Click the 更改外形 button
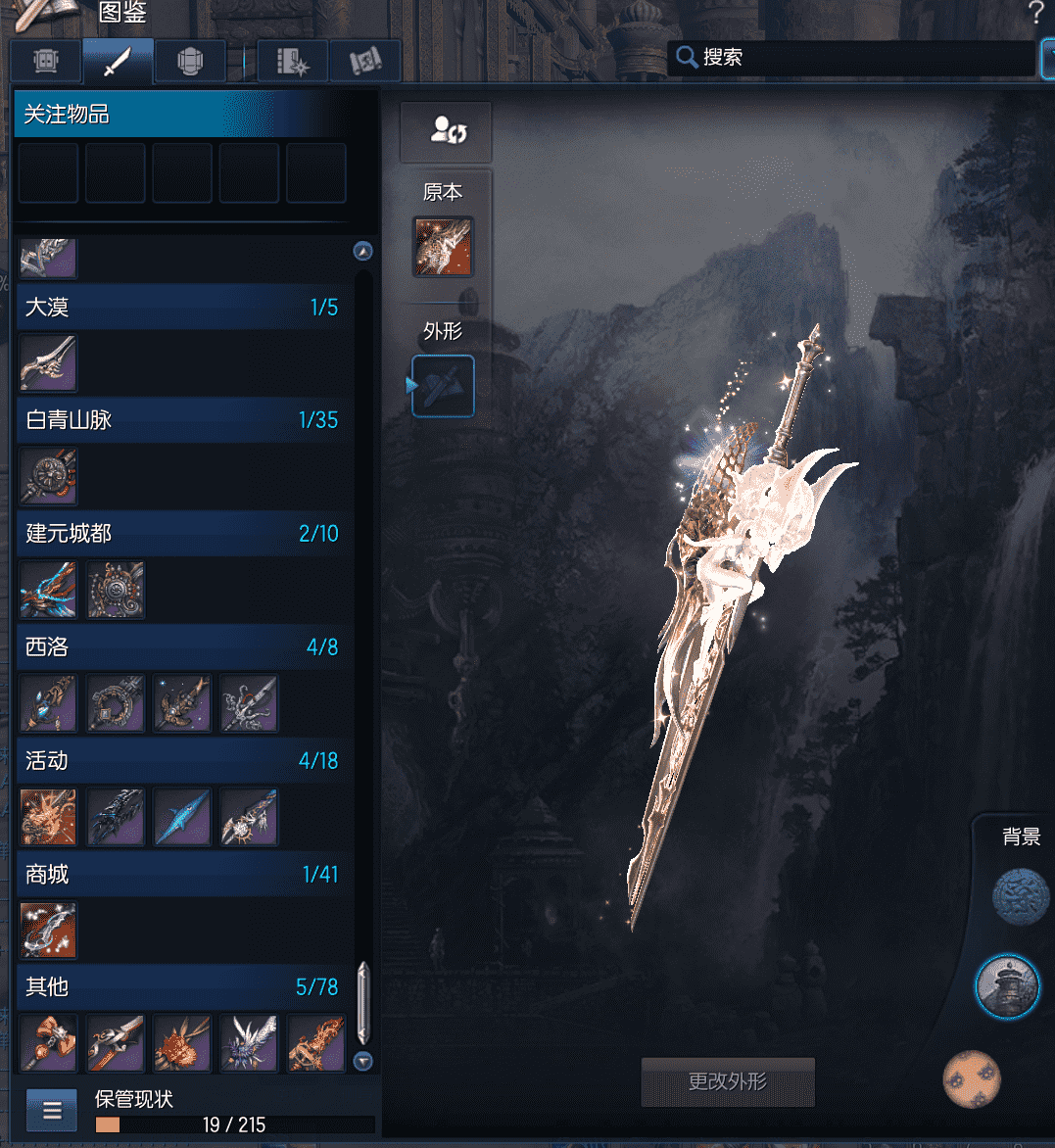 click(728, 1081)
